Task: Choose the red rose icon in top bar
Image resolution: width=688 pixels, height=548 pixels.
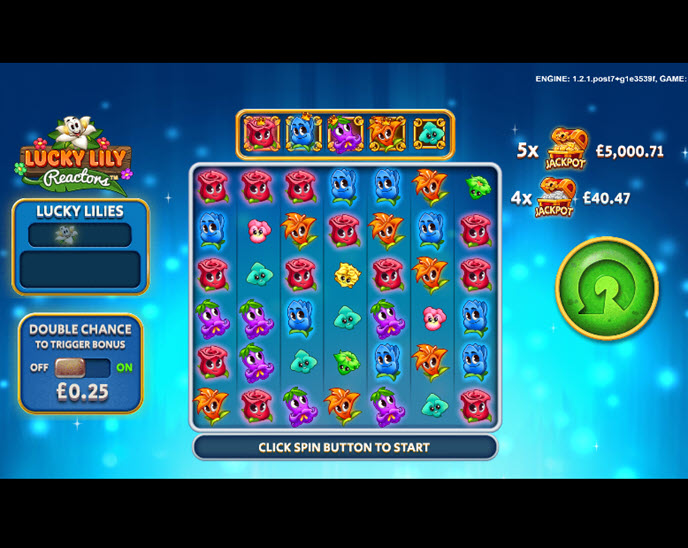Action: pyautogui.click(x=261, y=134)
